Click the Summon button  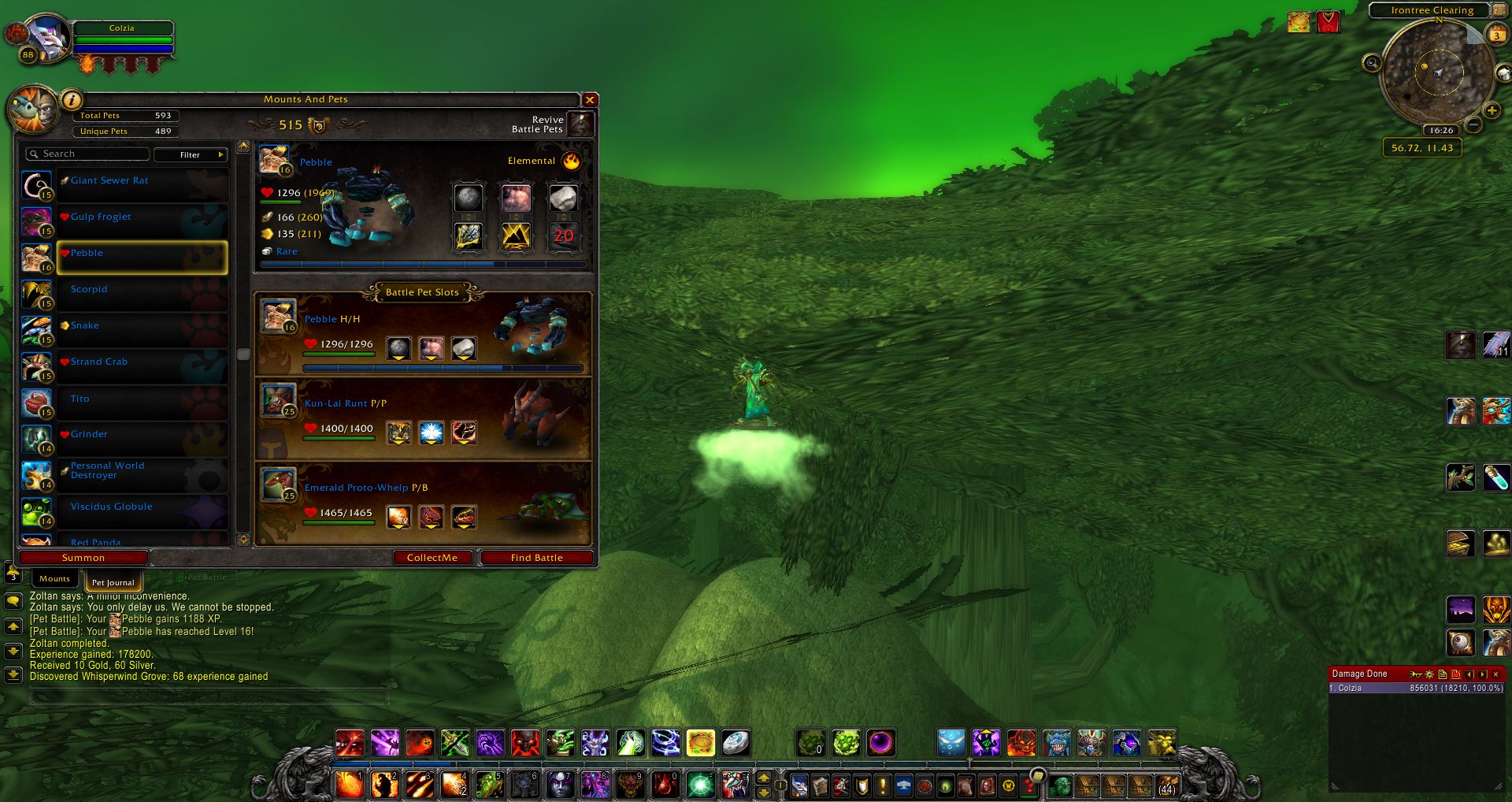[x=83, y=558]
